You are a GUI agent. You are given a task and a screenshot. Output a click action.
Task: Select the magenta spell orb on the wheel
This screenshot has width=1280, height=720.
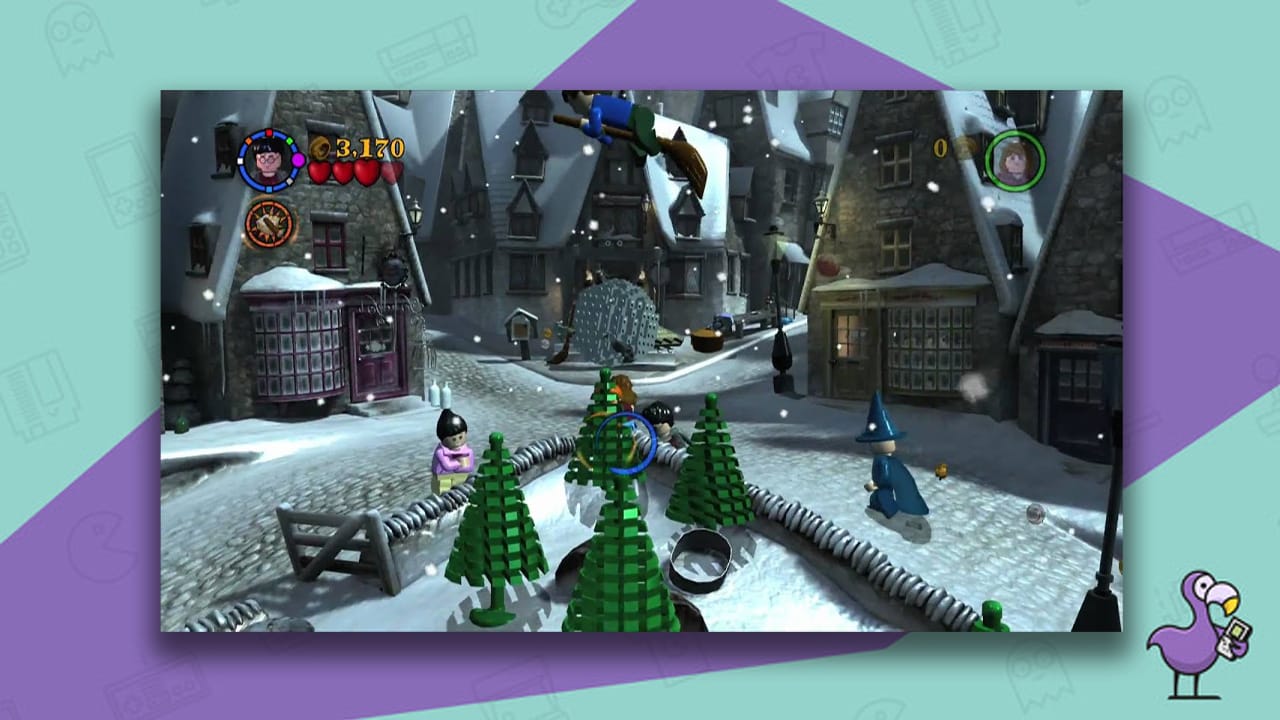point(298,161)
